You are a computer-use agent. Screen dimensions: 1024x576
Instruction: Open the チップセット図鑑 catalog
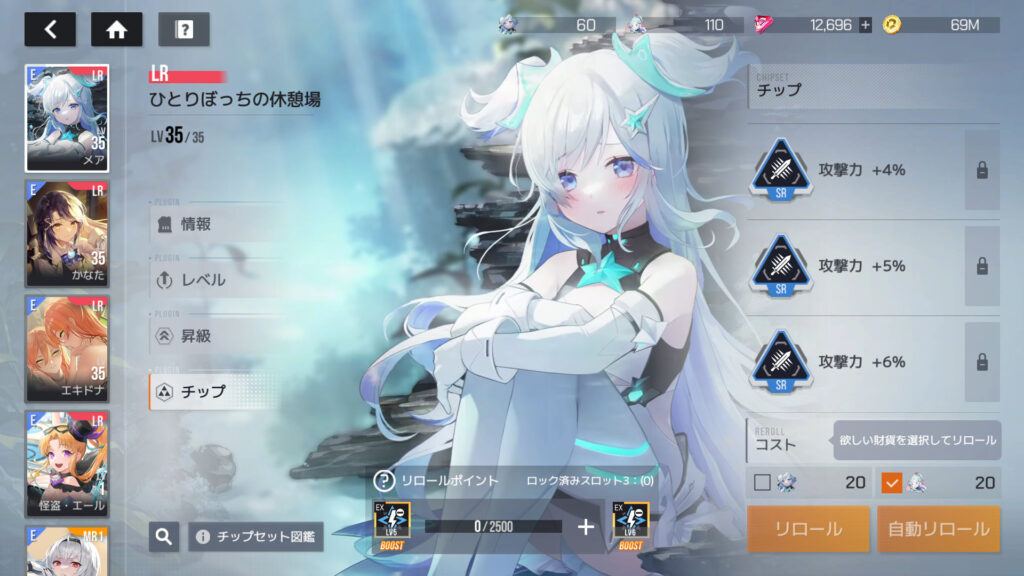click(256, 537)
